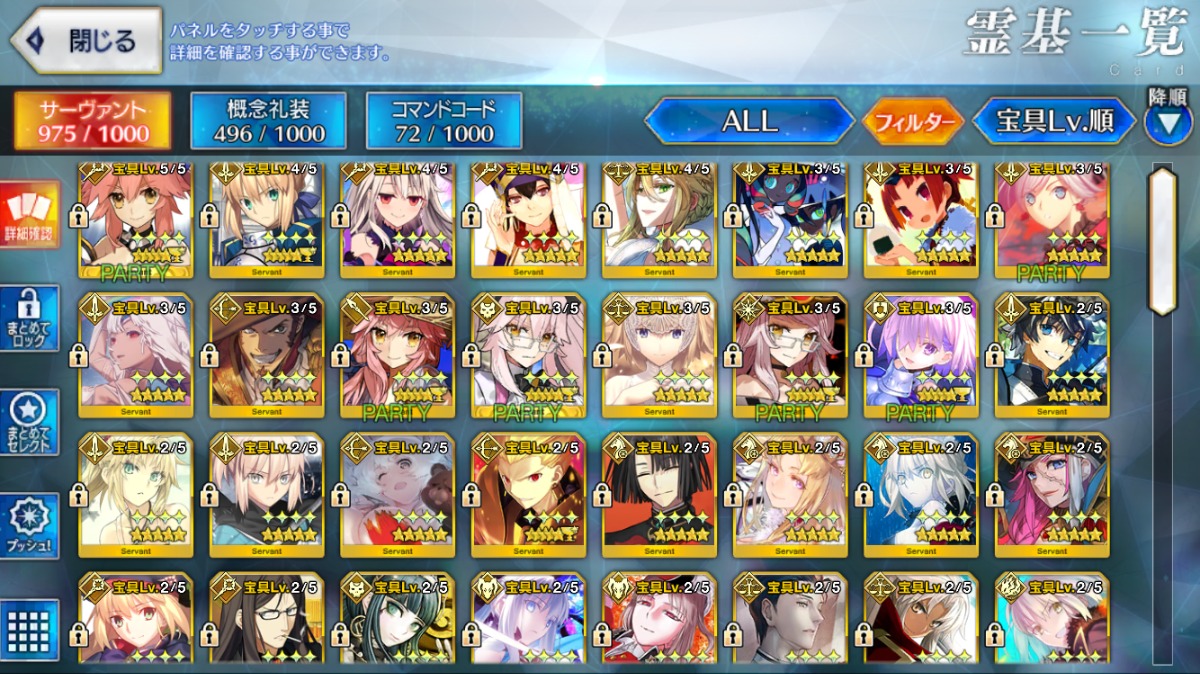The image size is (1200, 674).
Task: View the glasses-wearing dark-haired man servant card
Action: [x=267, y=620]
